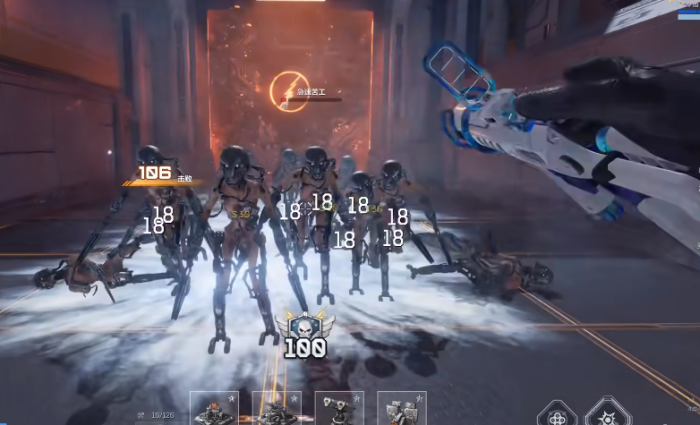Trigger the spiked burst ability
700x425 pixels.
point(606,413)
